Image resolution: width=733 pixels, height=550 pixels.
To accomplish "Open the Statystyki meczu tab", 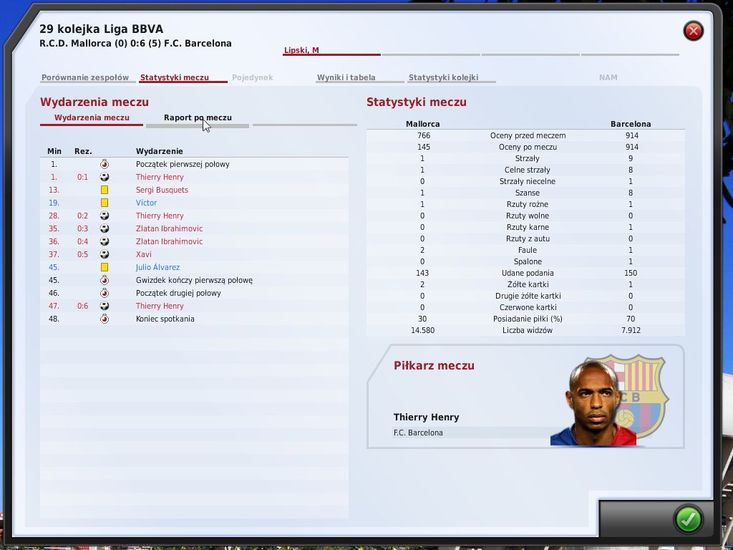I will point(174,77).
